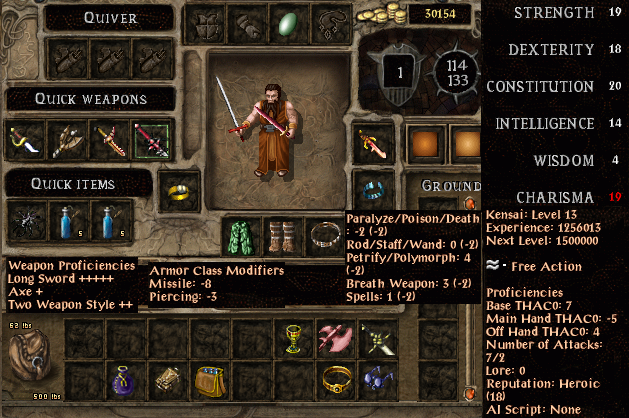Click the gold ring equipment slot
Screen dimensions: 629x418
[x=177, y=189]
